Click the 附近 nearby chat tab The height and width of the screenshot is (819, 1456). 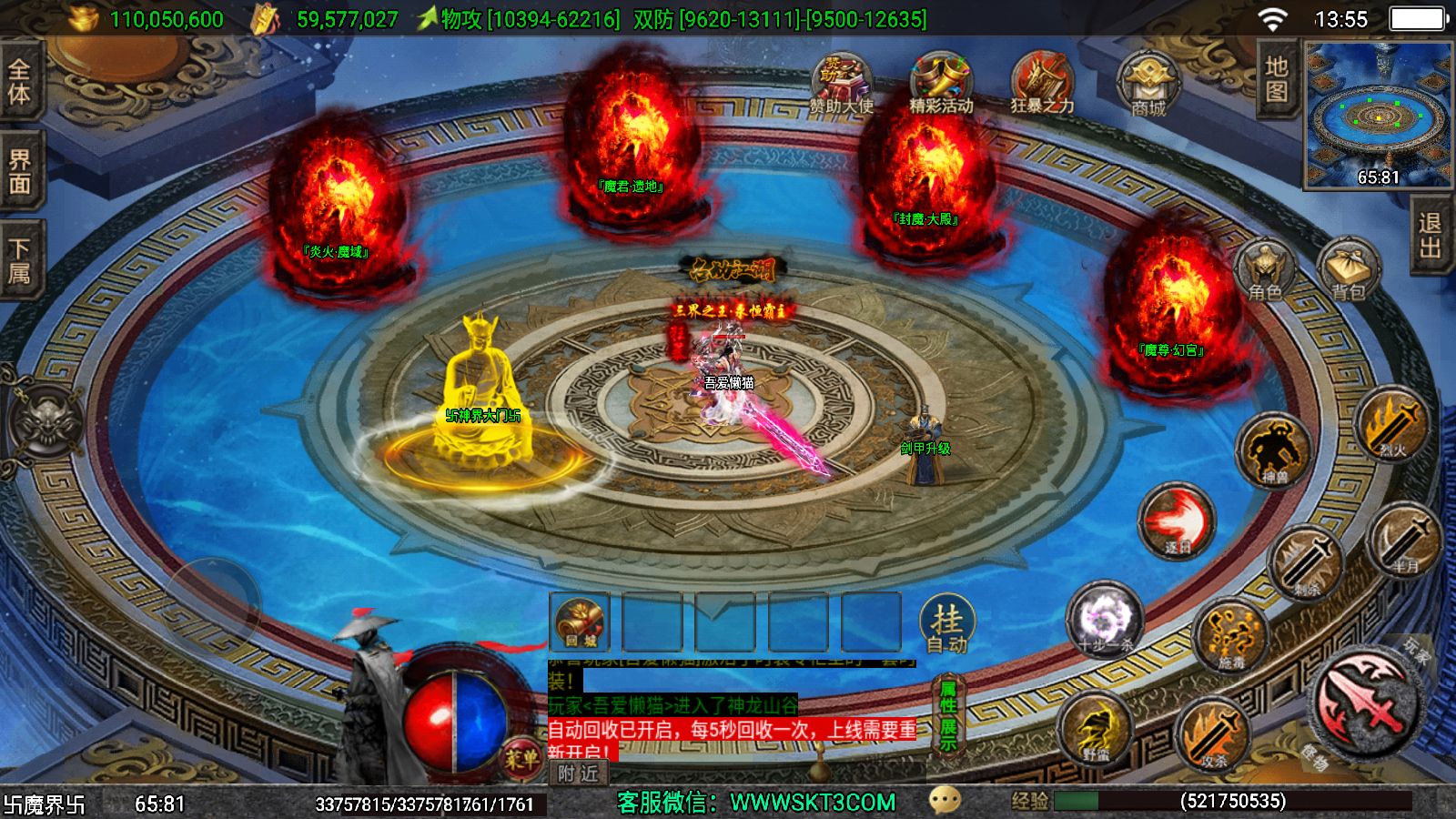[x=579, y=773]
